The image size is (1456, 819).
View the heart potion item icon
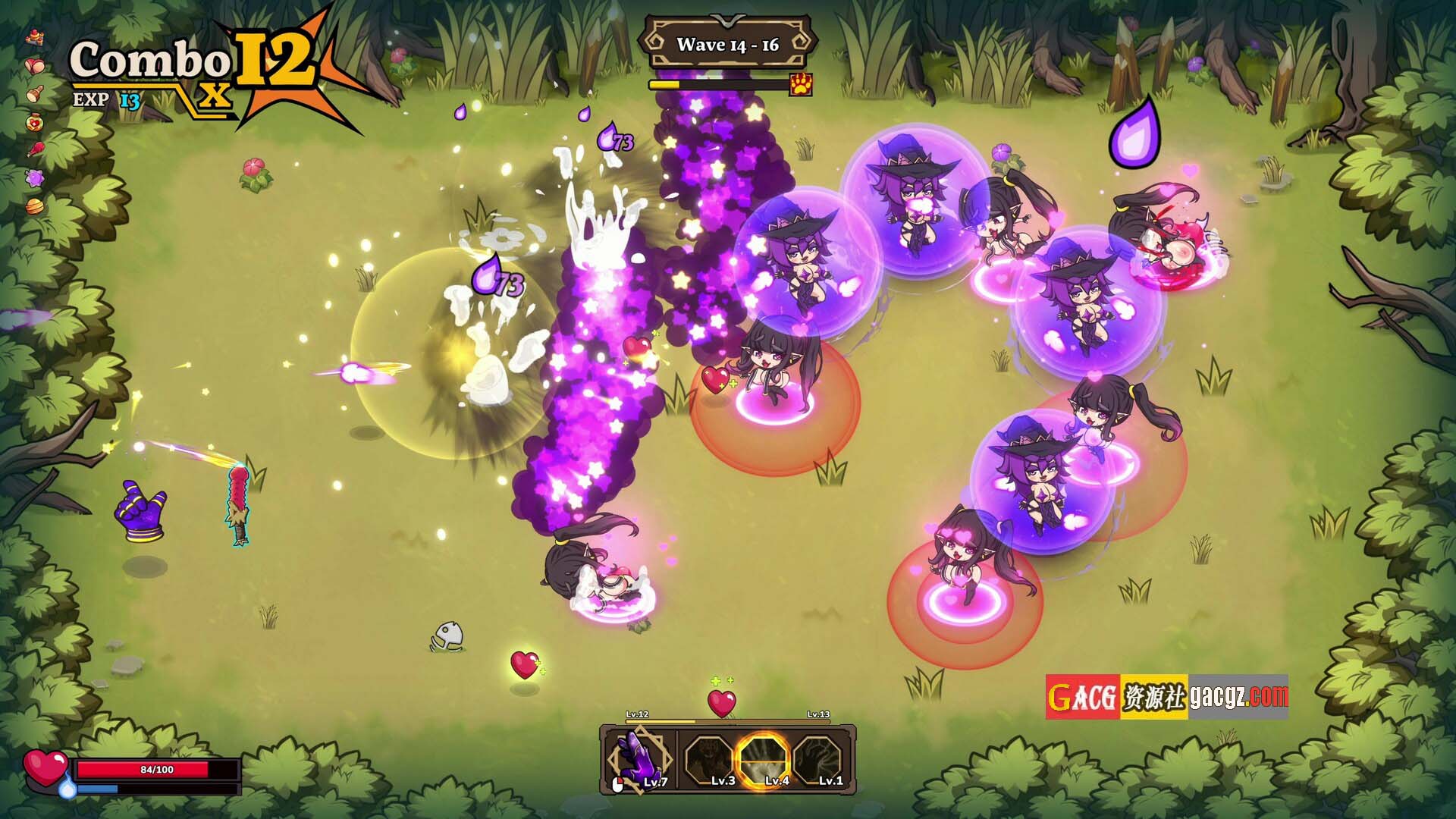coord(35,121)
